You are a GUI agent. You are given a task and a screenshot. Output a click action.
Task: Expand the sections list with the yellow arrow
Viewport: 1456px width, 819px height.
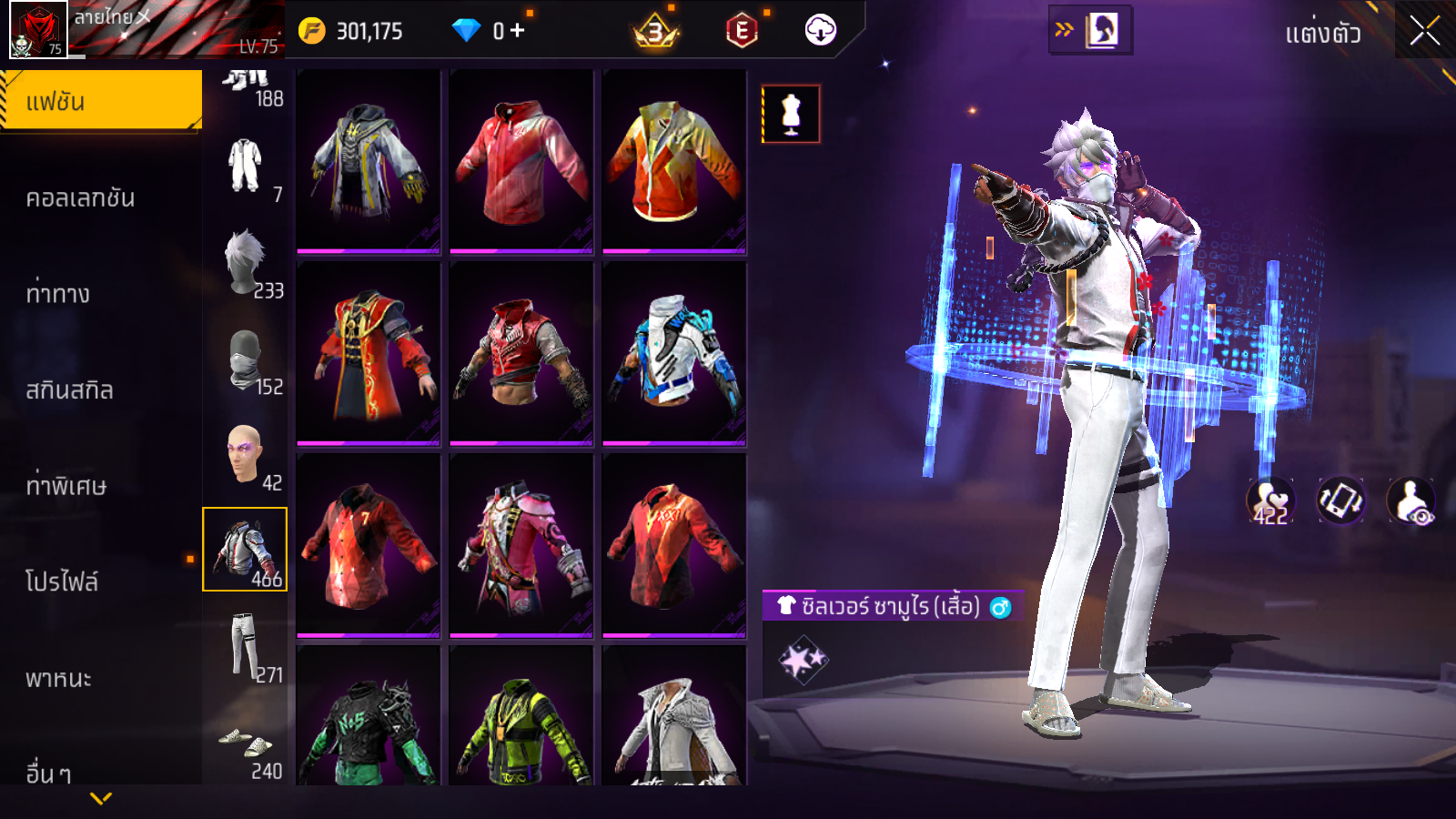pyautogui.click(x=101, y=798)
